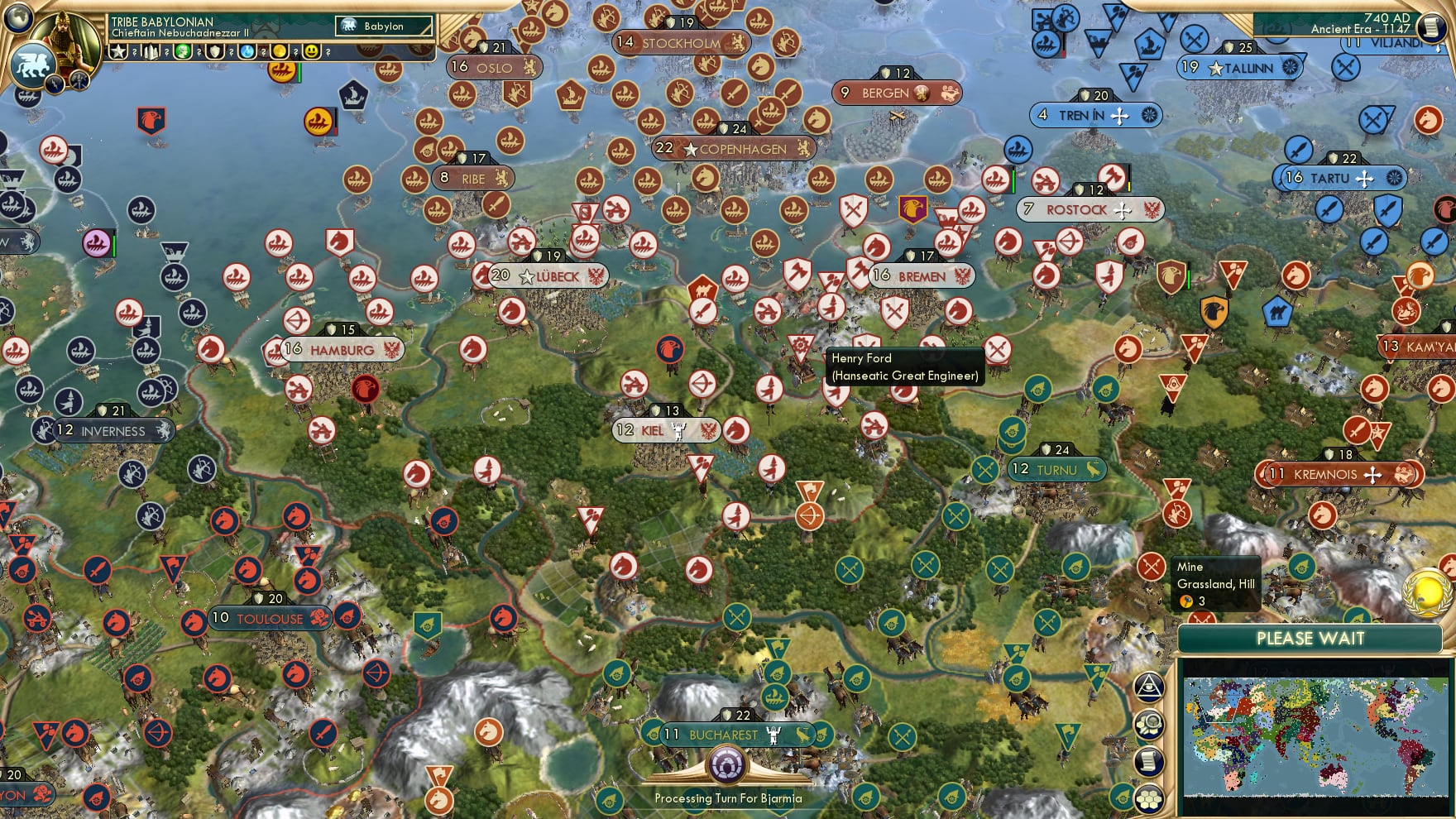The height and width of the screenshot is (819, 1456).
Task: Click the Toulouse city banner
Action: tap(270, 619)
